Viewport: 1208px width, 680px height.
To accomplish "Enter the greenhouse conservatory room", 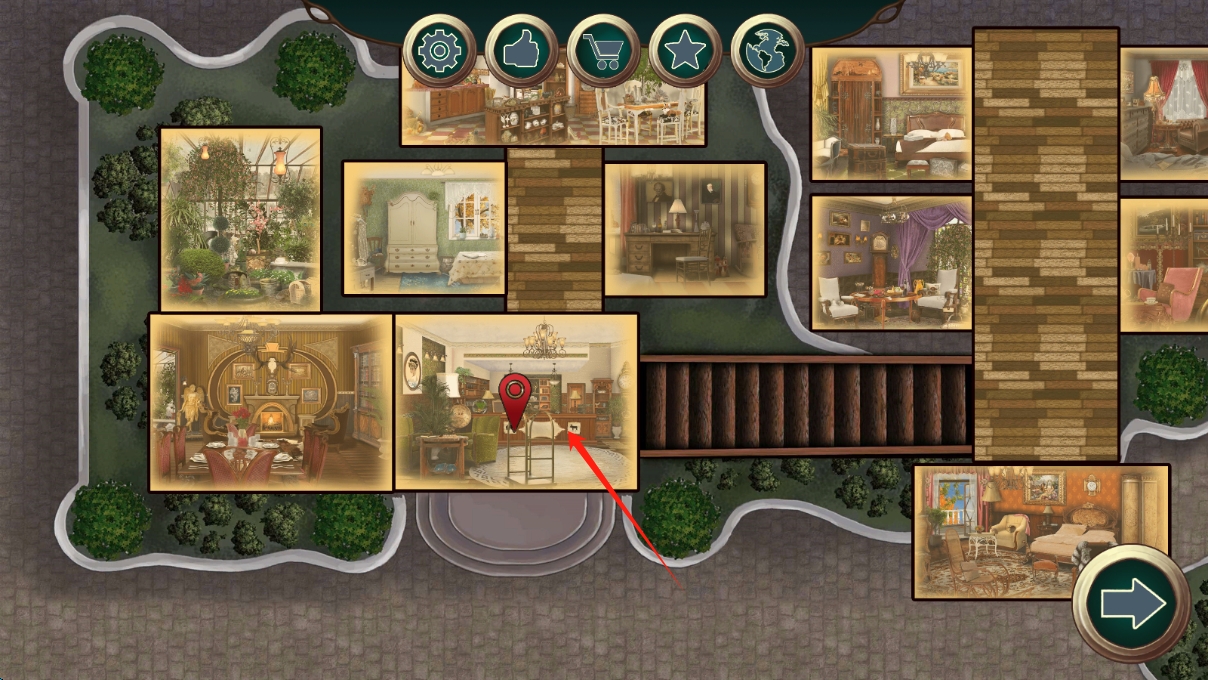I will pyautogui.click(x=240, y=219).
